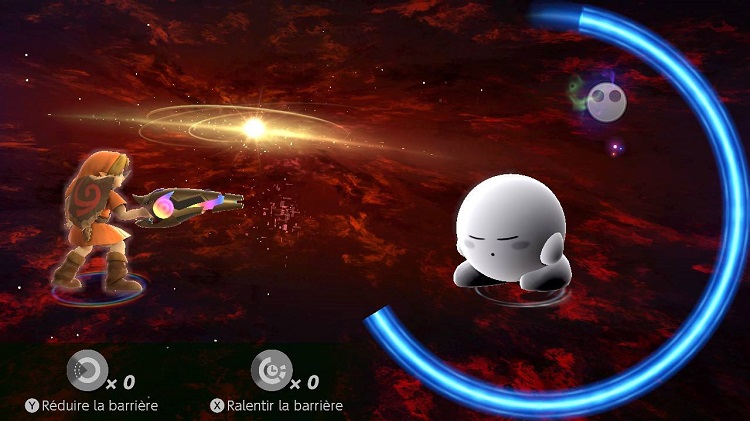Select the Réduire la barrière item icon
Screen dimensions: 750x421
(x=86, y=369)
